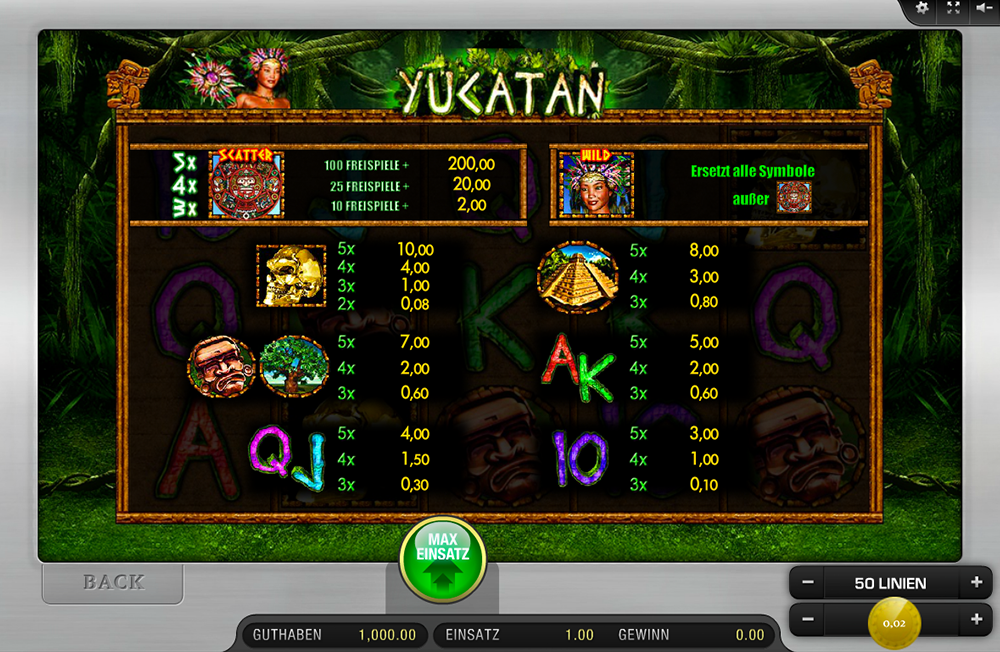1000x652 pixels.
Task: Raise the coin bet value
Action: [975, 620]
